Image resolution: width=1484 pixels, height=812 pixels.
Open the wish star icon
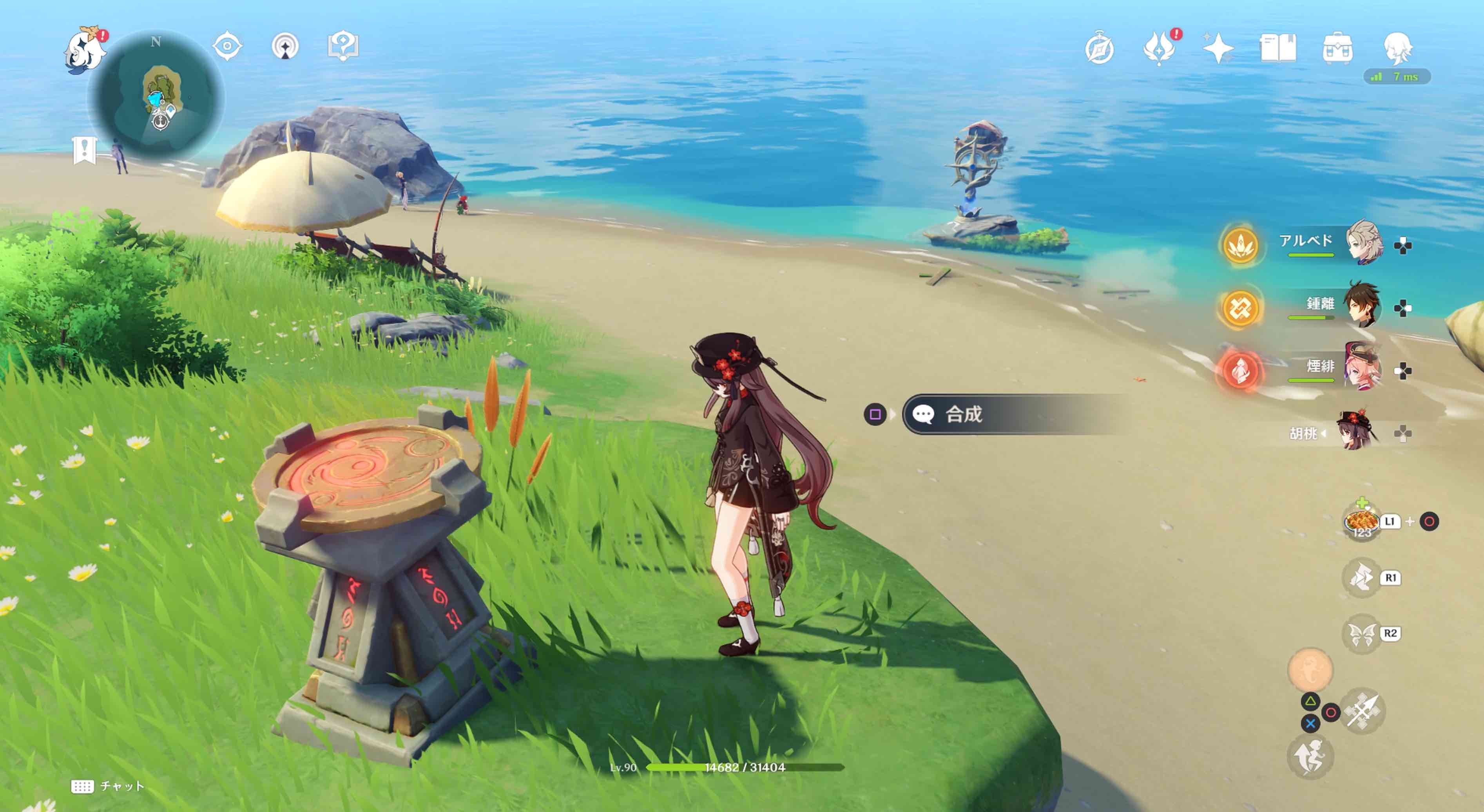(x=1218, y=48)
